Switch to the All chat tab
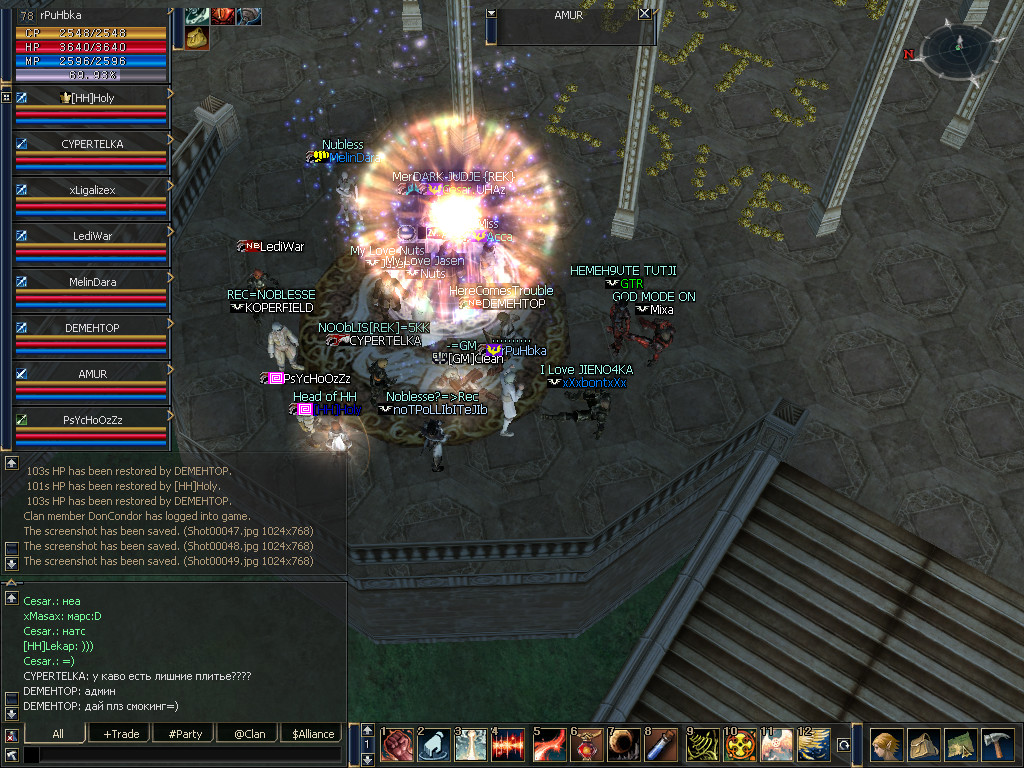Viewport: 1024px width, 768px height. (x=58, y=733)
